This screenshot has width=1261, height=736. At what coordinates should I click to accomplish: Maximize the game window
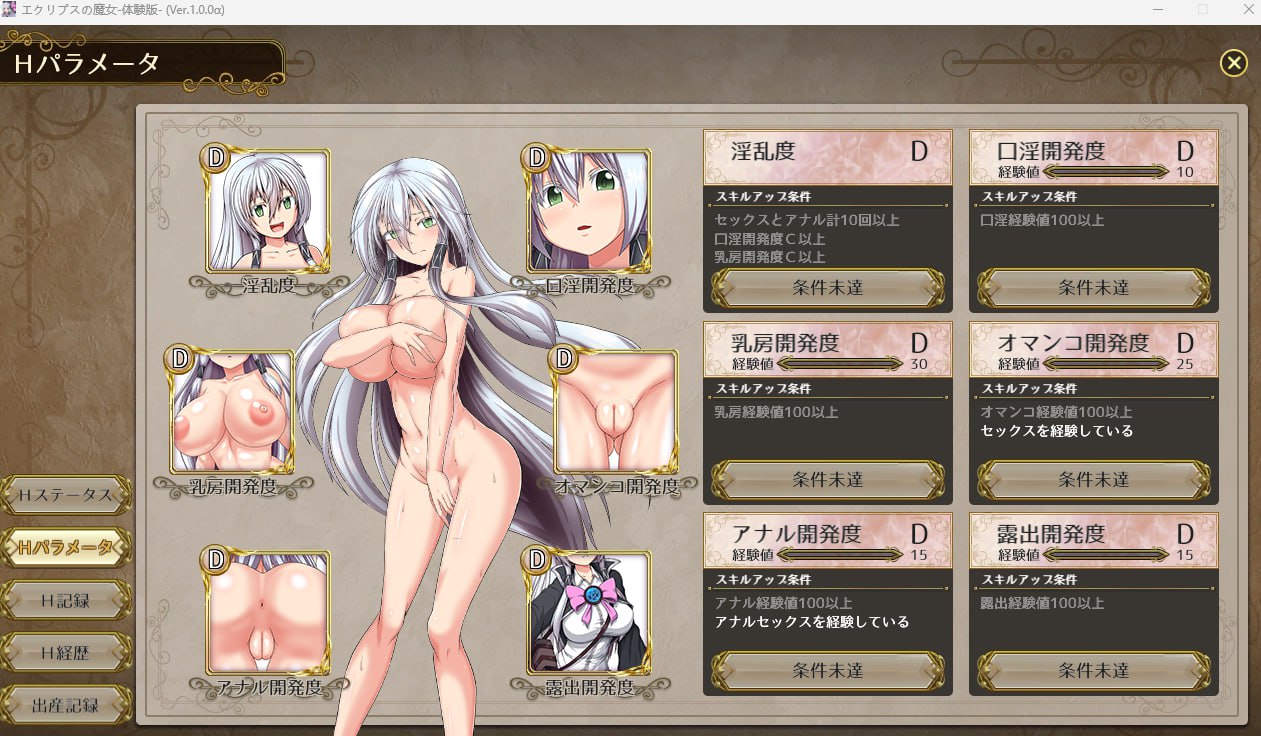point(1203,10)
